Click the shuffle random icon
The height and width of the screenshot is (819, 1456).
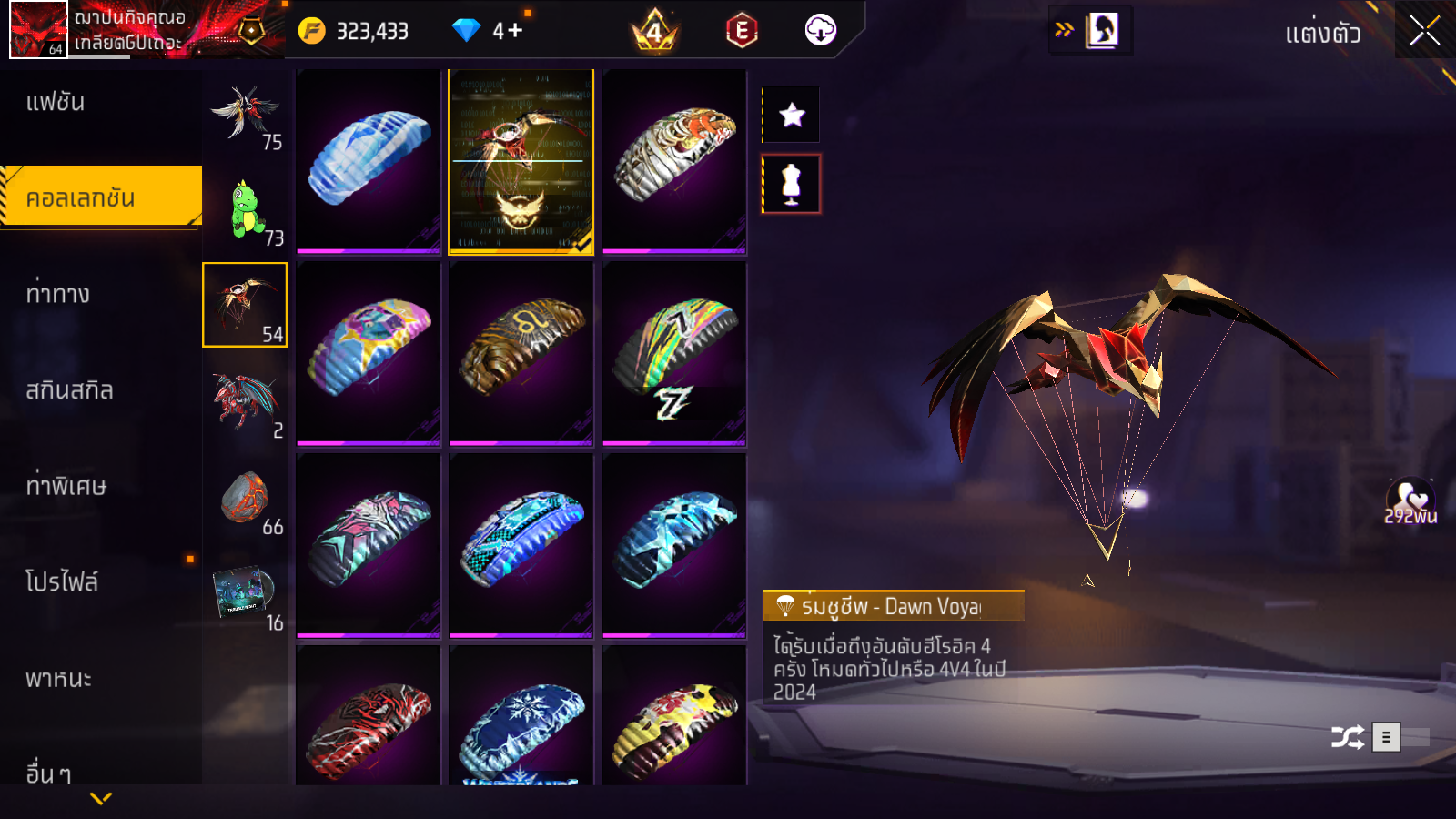1347,736
